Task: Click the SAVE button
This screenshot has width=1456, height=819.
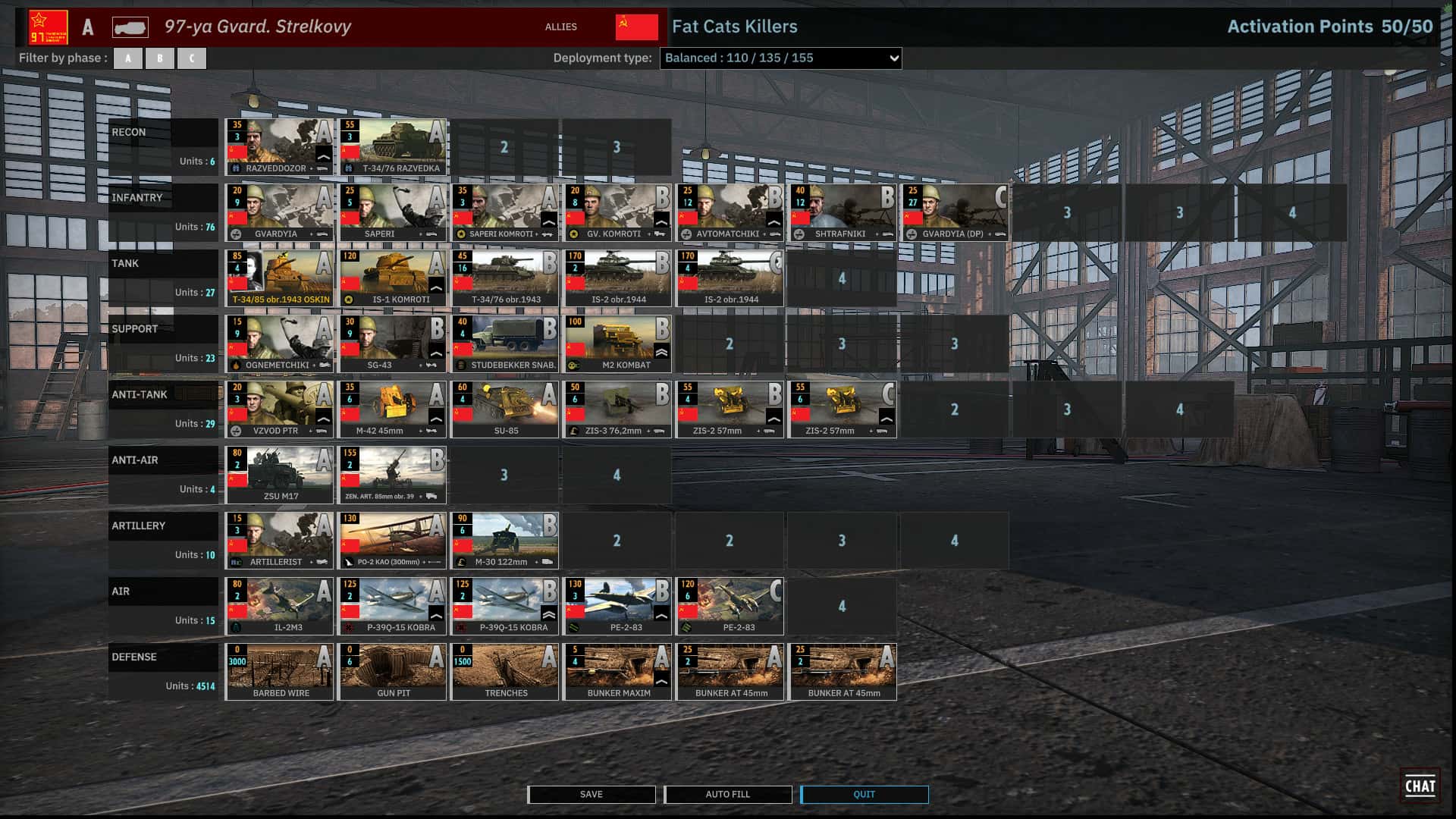Action: [x=591, y=794]
